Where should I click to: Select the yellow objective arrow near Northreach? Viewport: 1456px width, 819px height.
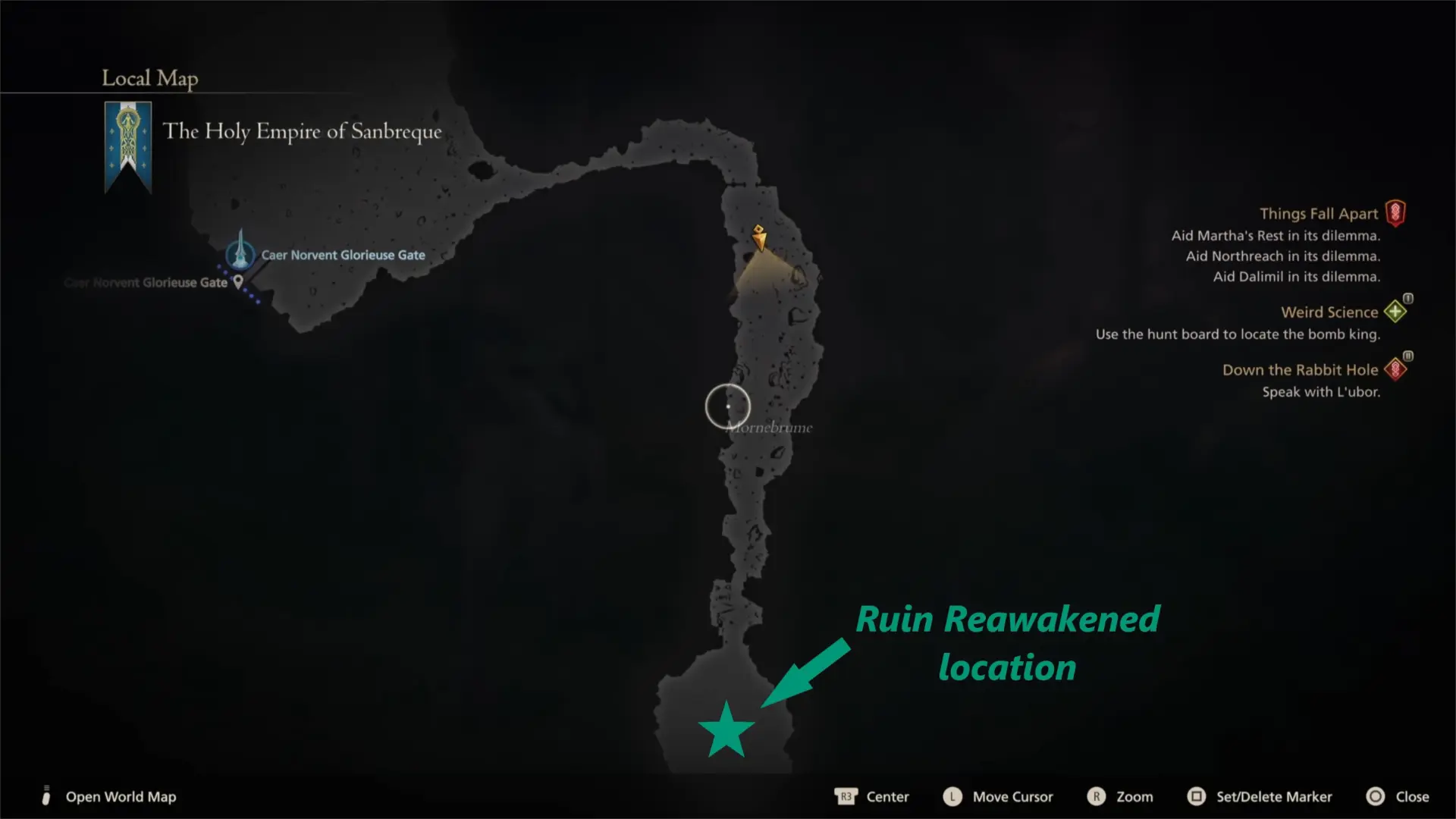[x=758, y=239]
